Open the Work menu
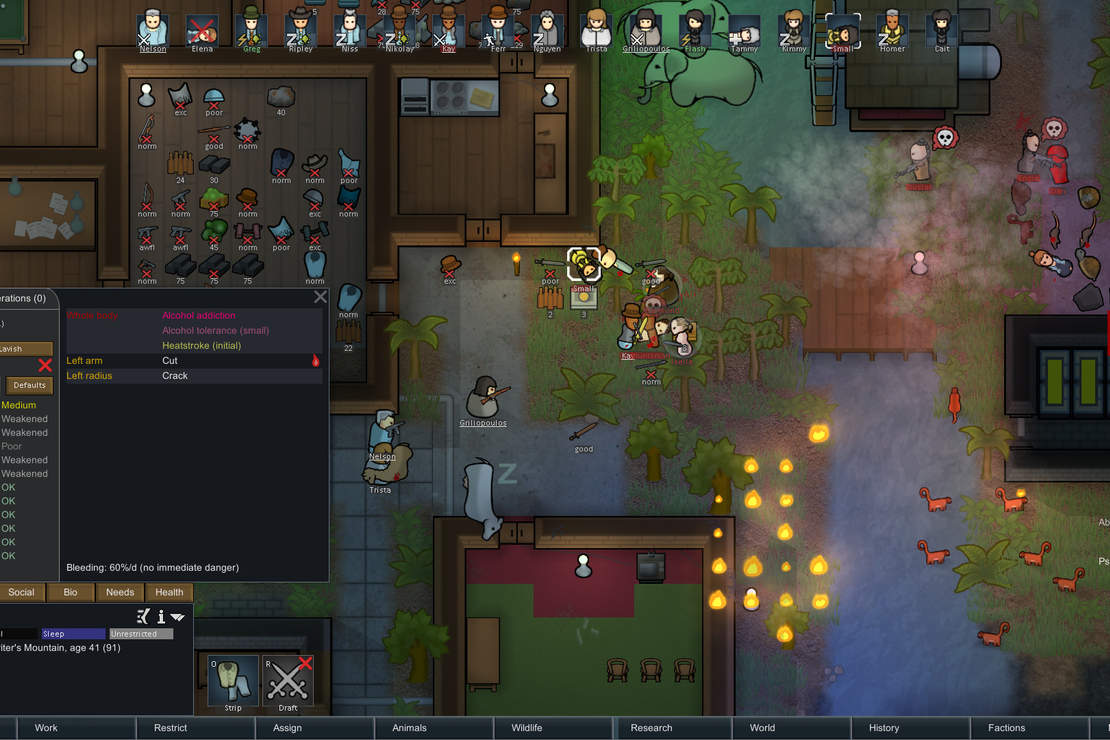 point(46,728)
